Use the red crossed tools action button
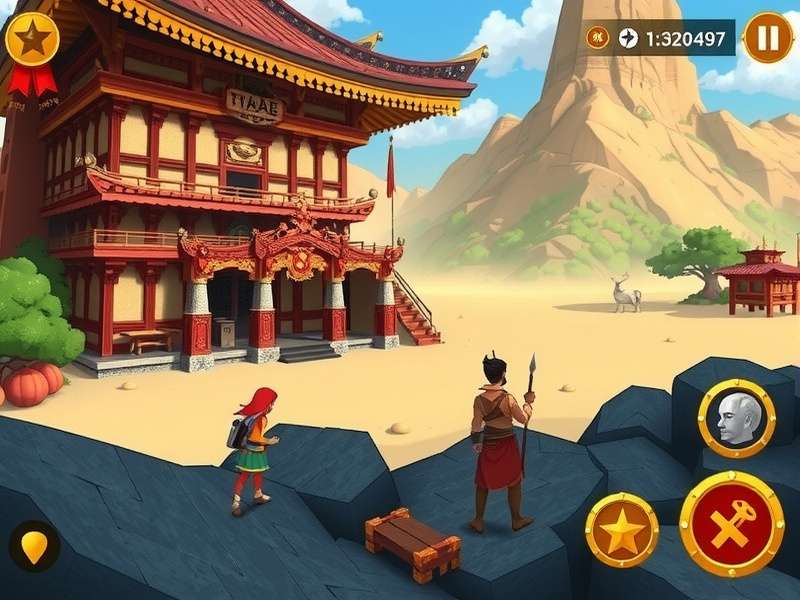 tap(731, 524)
